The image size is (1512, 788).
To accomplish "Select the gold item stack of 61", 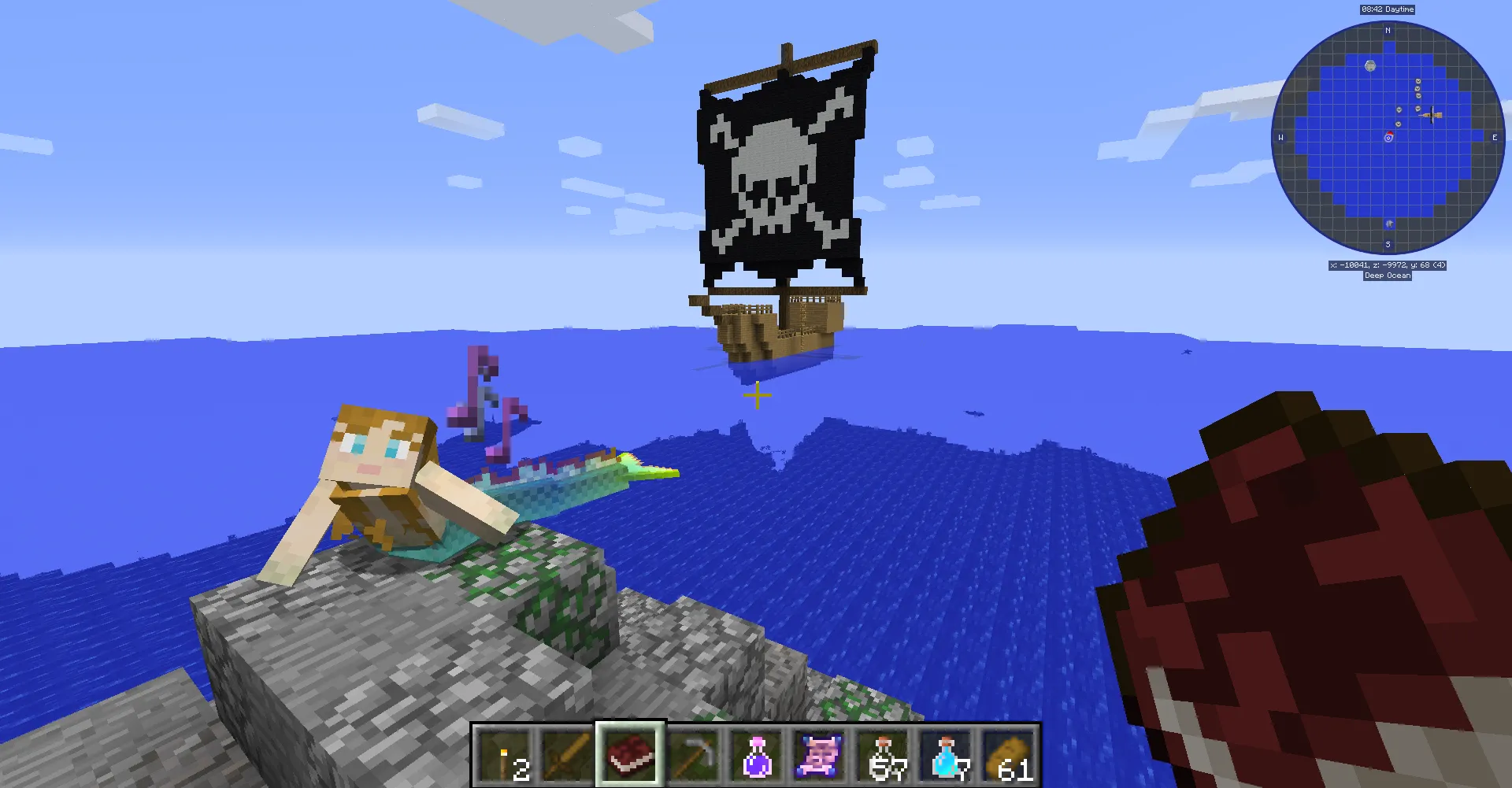I will [x=1008, y=756].
